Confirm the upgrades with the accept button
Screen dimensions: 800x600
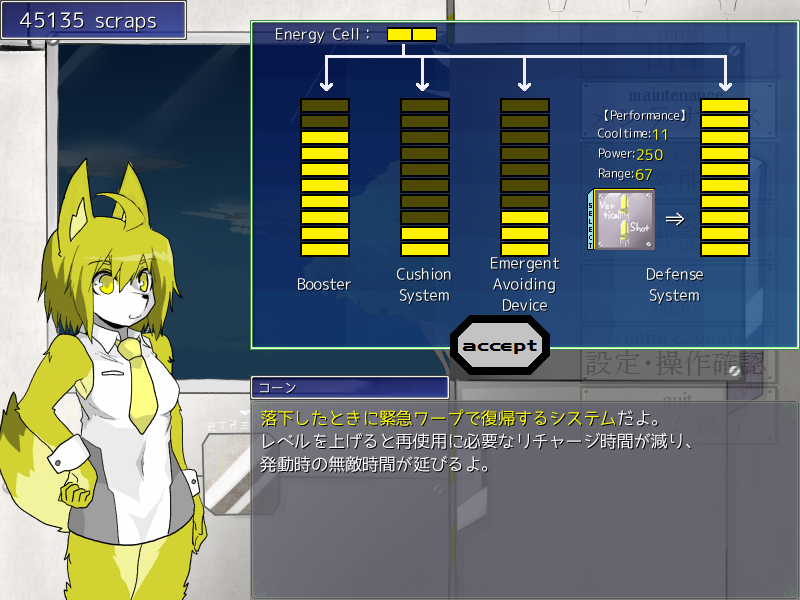click(x=499, y=346)
